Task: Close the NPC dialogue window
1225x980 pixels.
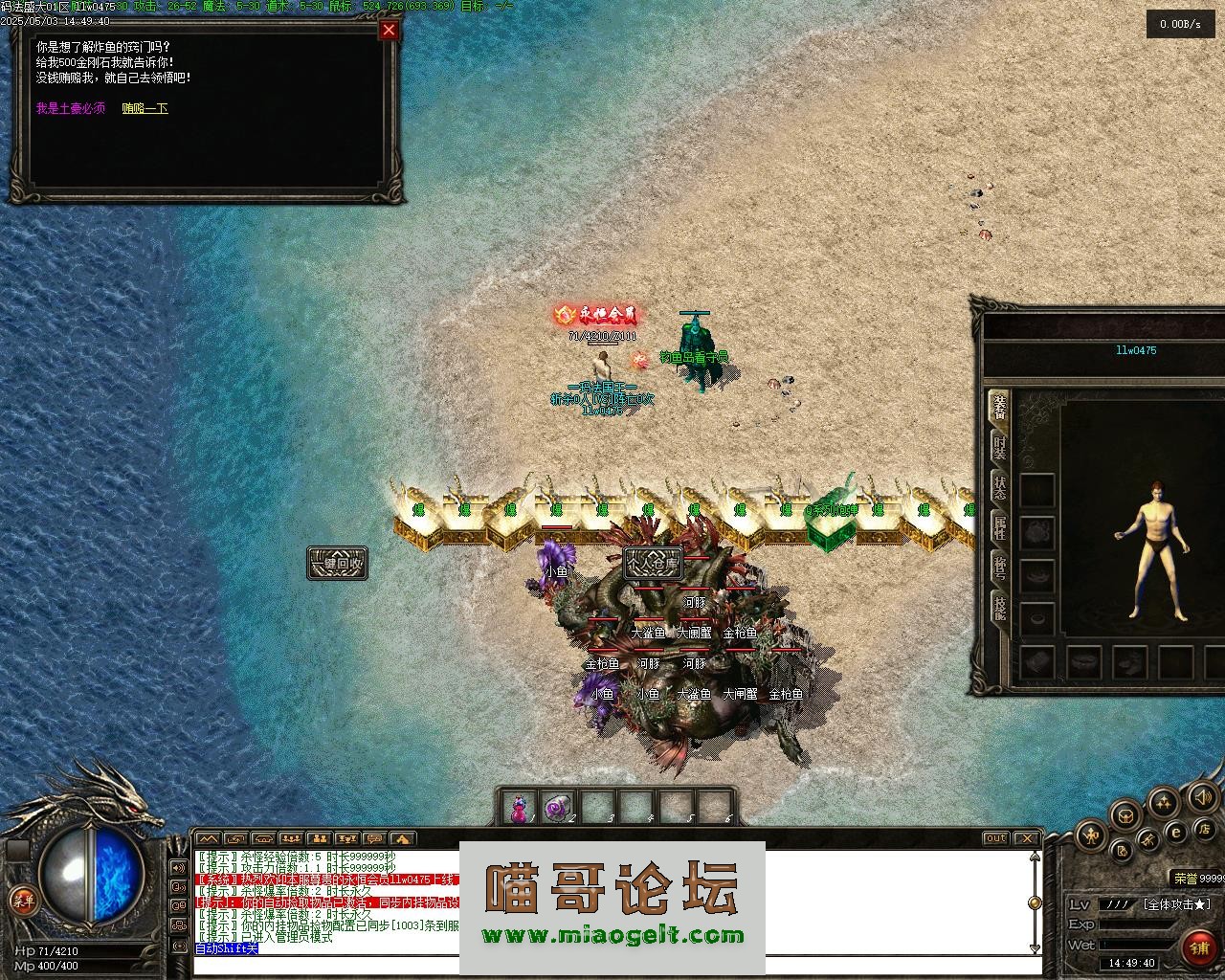Action: pyautogui.click(x=389, y=30)
